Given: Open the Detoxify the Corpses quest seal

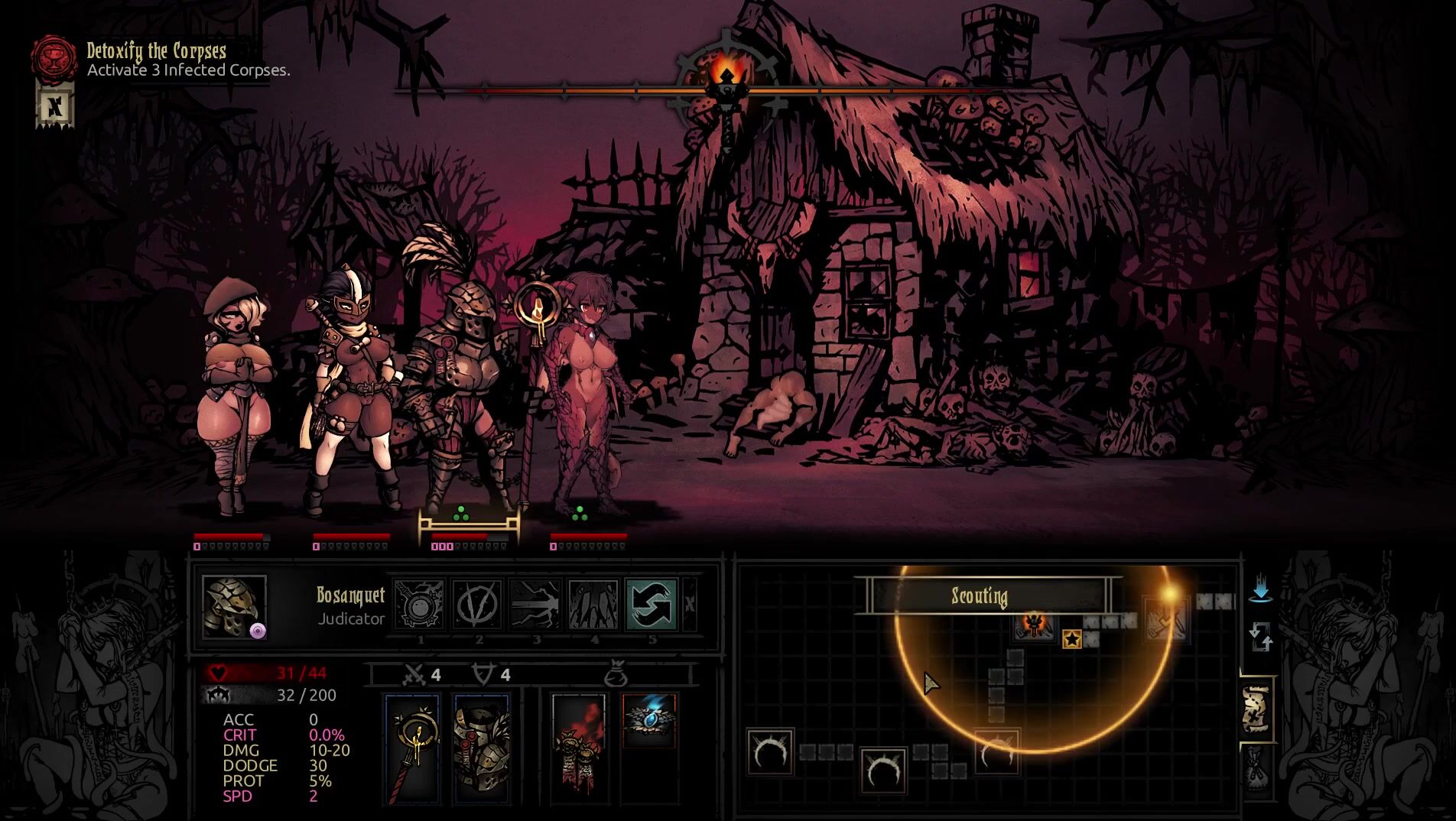Looking at the screenshot, I should 54,57.
